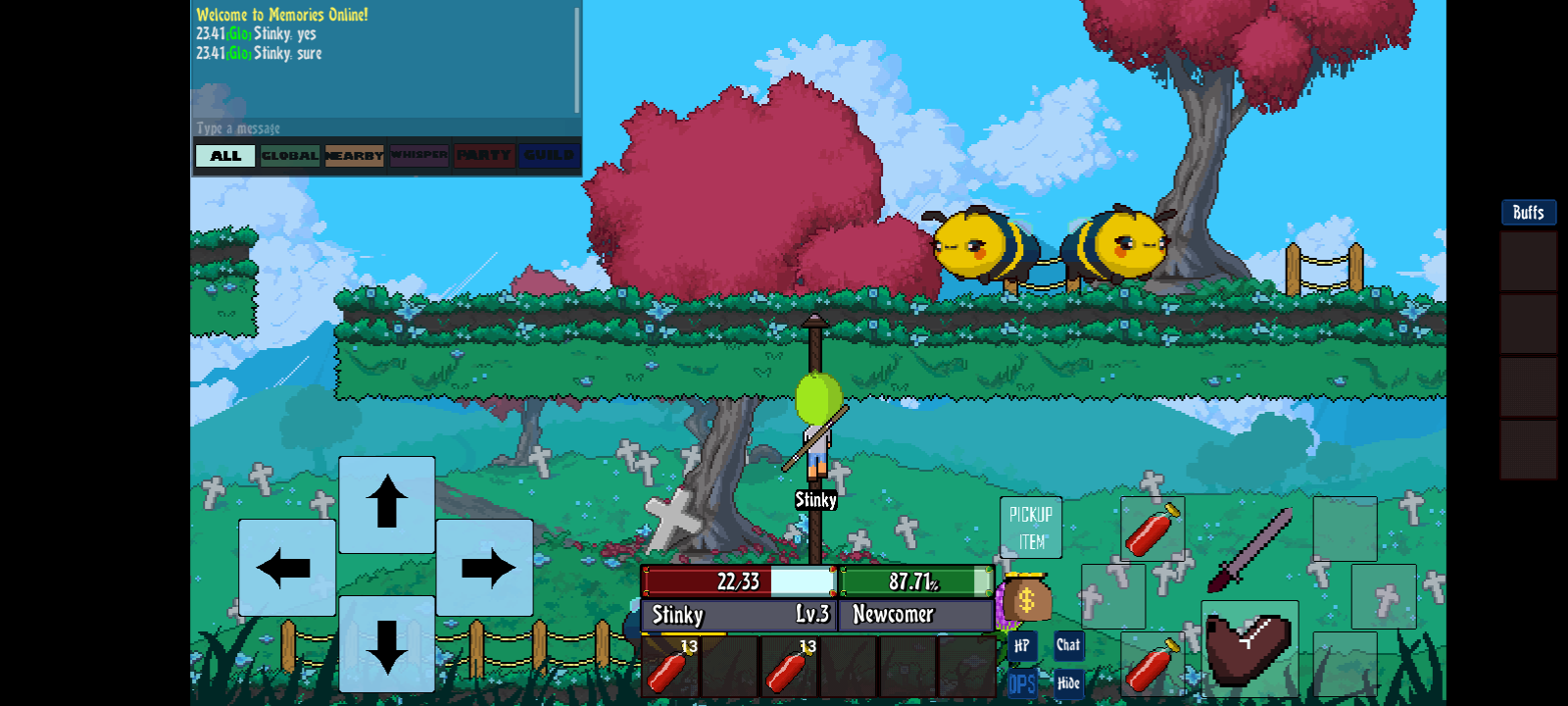Tap the down arrow movement button
The height and width of the screenshot is (706, 1568).
point(387,644)
